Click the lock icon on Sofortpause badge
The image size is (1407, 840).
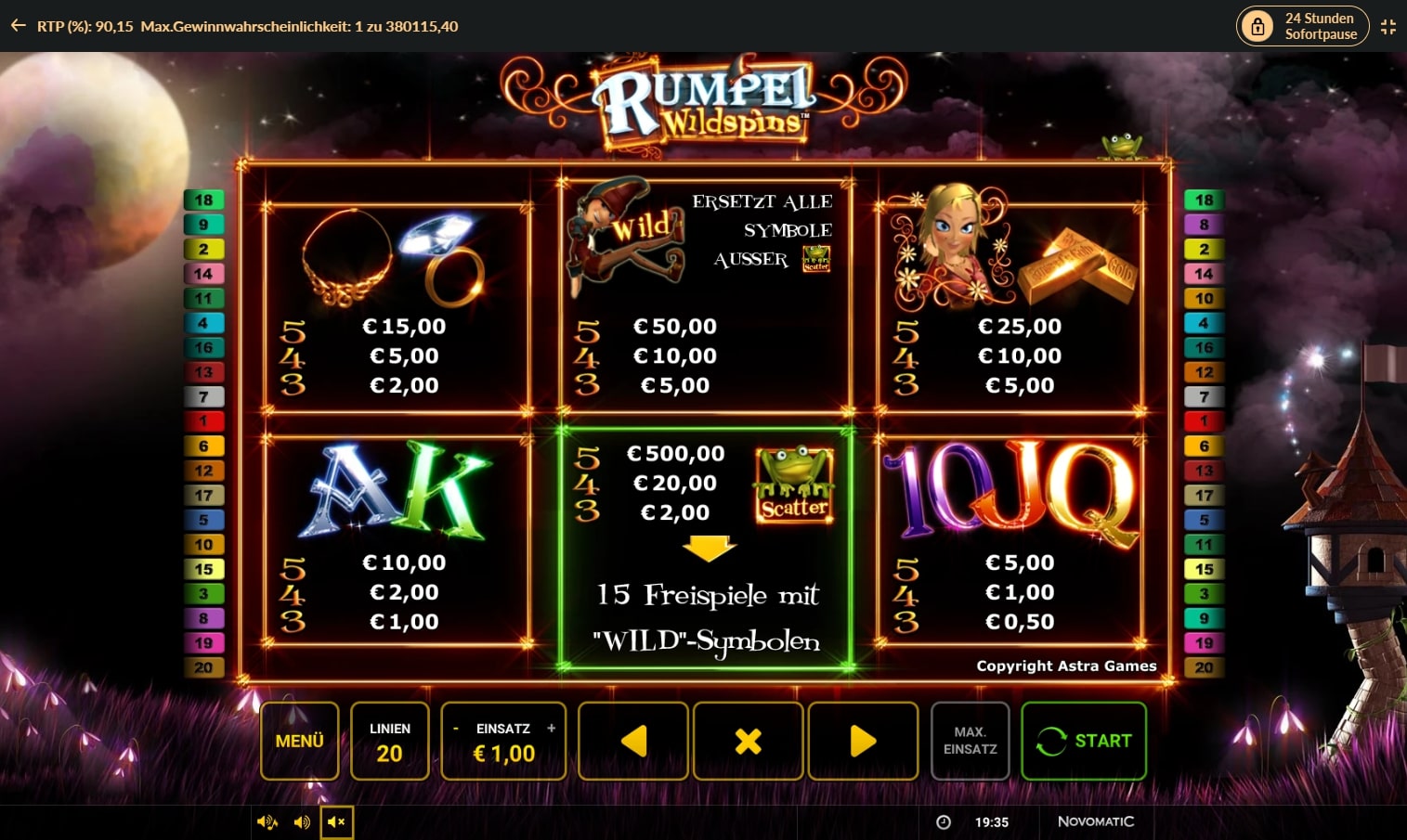tap(1258, 26)
